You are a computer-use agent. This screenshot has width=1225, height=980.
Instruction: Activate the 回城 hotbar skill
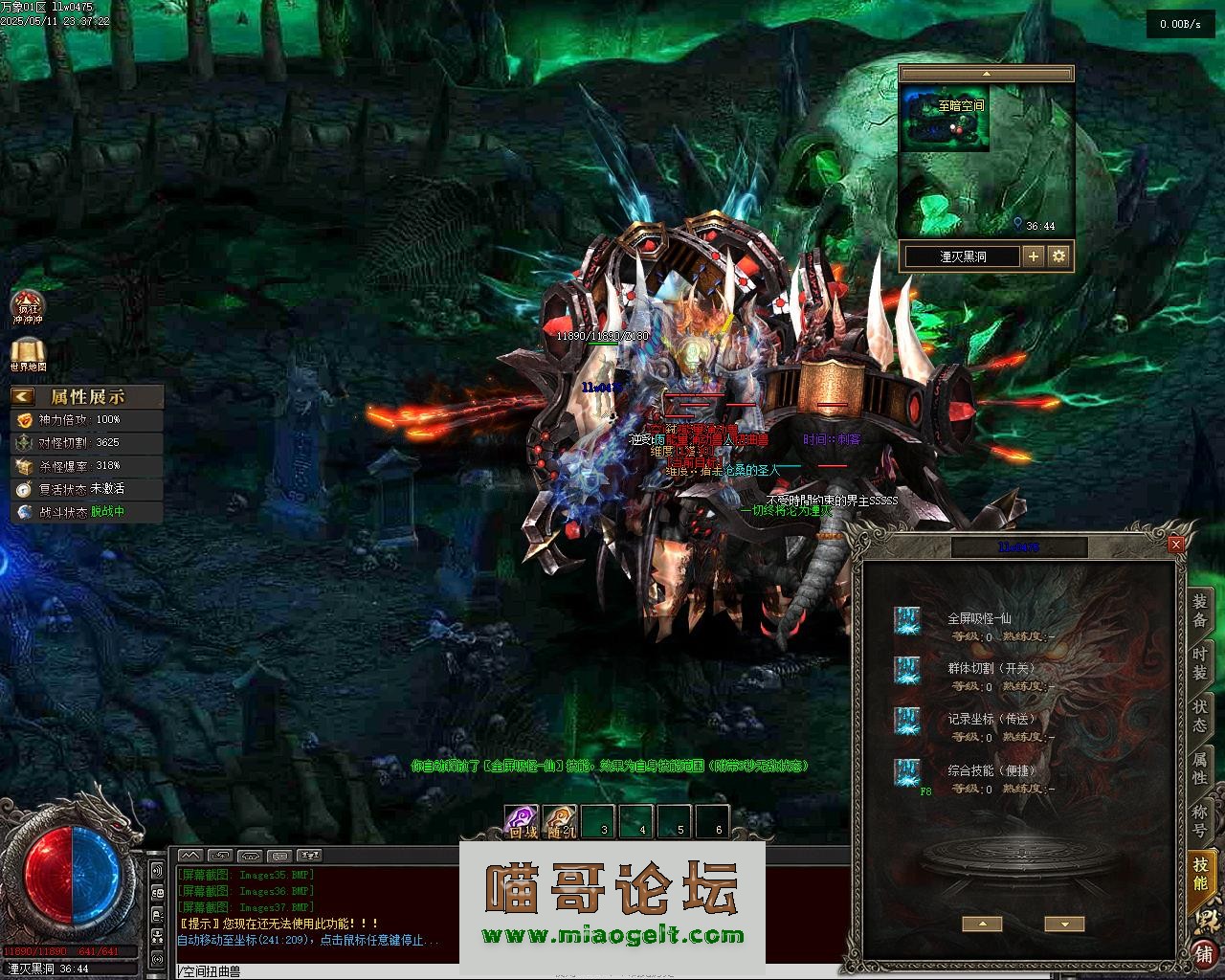(522, 821)
